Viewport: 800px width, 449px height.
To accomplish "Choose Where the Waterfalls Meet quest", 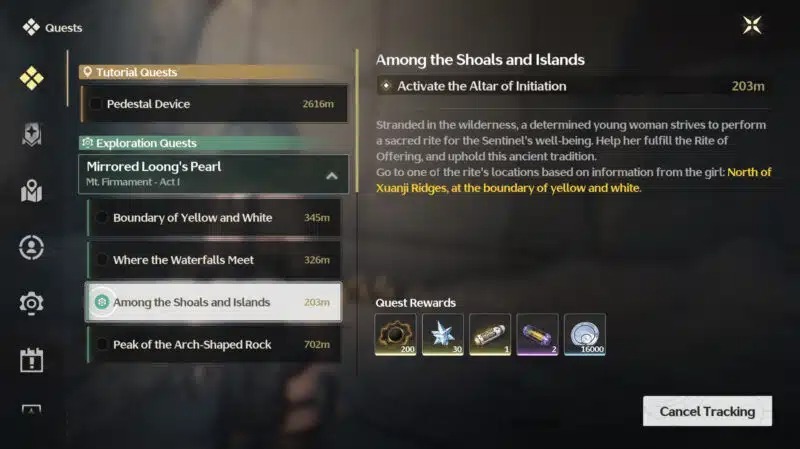I will (213, 260).
